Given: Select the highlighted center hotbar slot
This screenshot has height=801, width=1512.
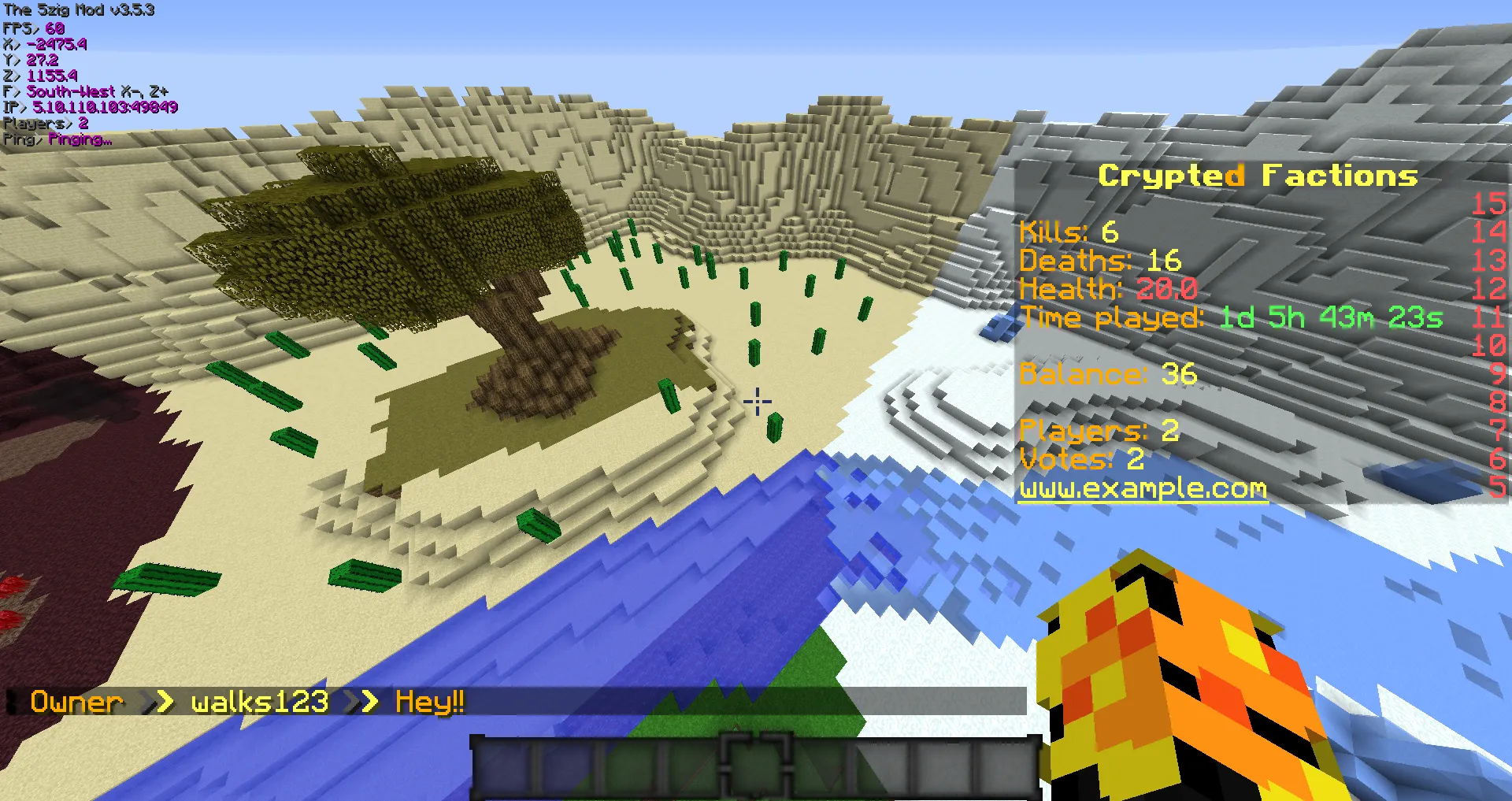Looking at the screenshot, I should click(x=755, y=766).
